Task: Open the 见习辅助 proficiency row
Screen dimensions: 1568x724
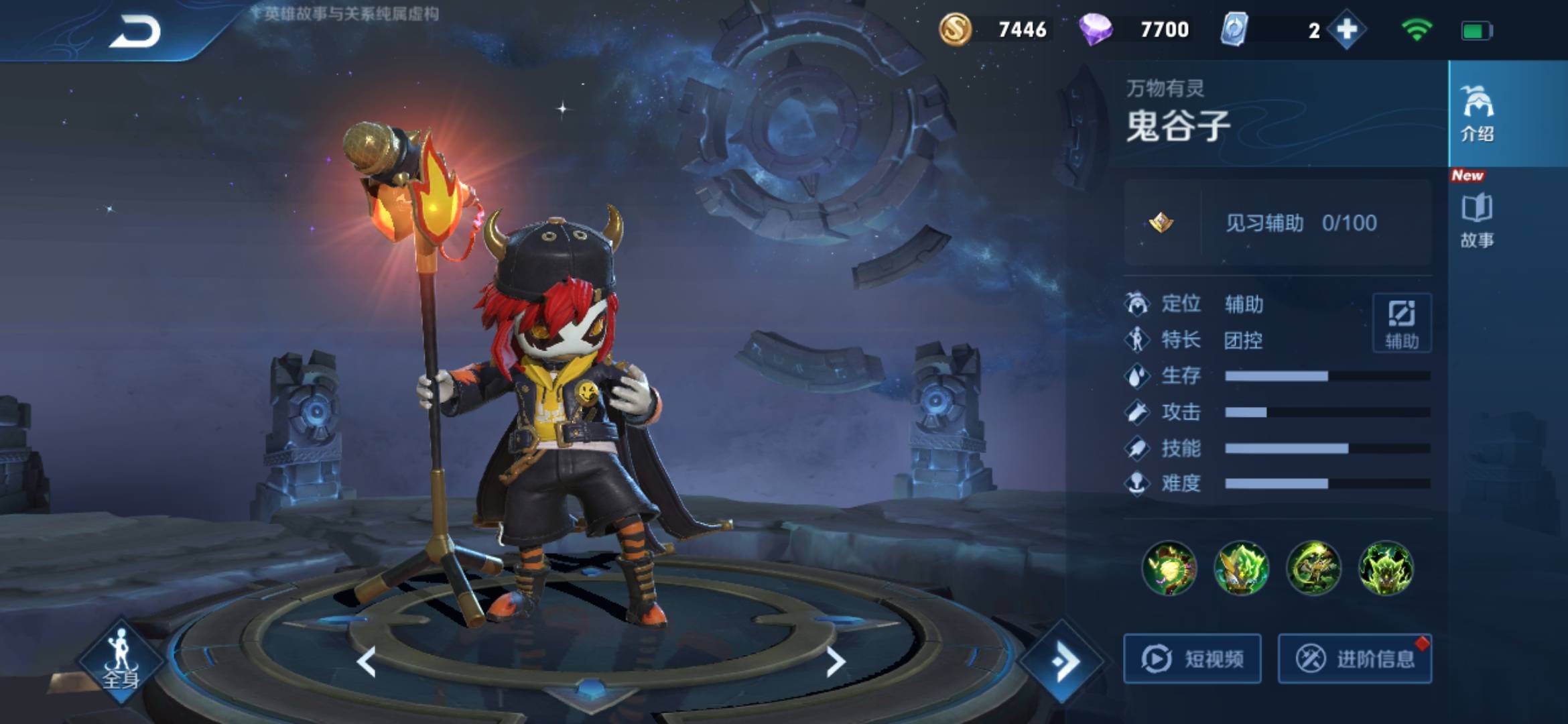Action: [x=1278, y=223]
